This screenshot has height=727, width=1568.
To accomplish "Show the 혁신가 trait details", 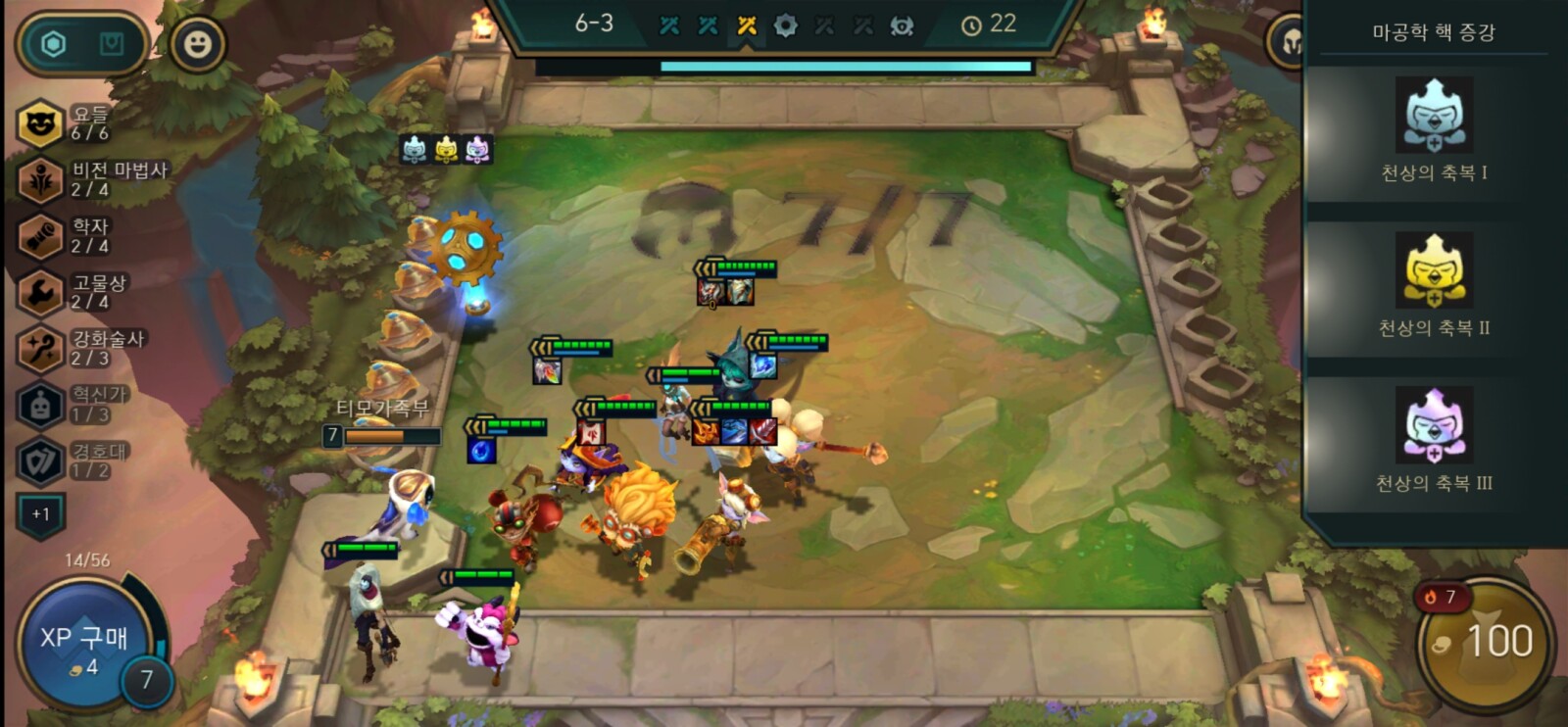I will [x=41, y=405].
